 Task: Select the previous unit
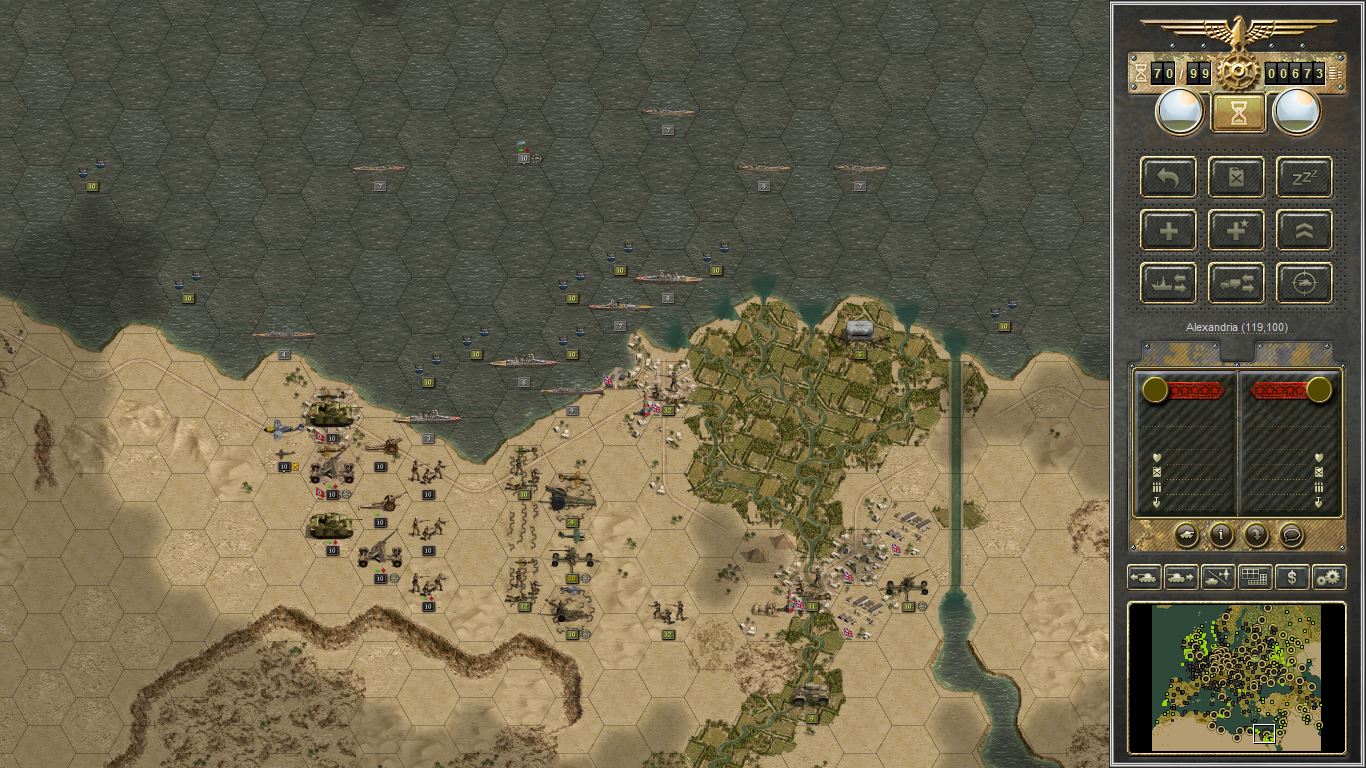1143,577
